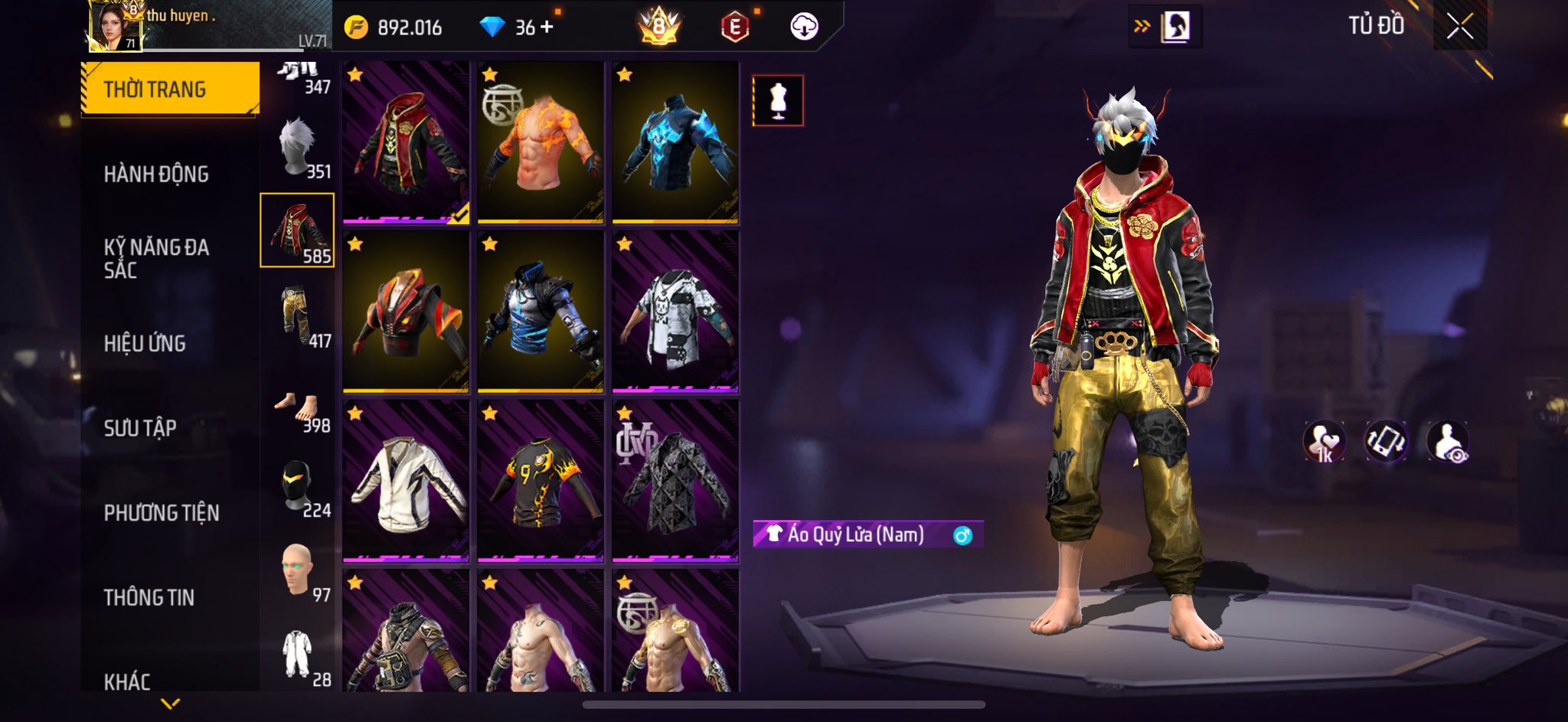Open the Kỹ Năng Đa Sắc tab
The width and height of the screenshot is (1568, 722).
(x=156, y=258)
